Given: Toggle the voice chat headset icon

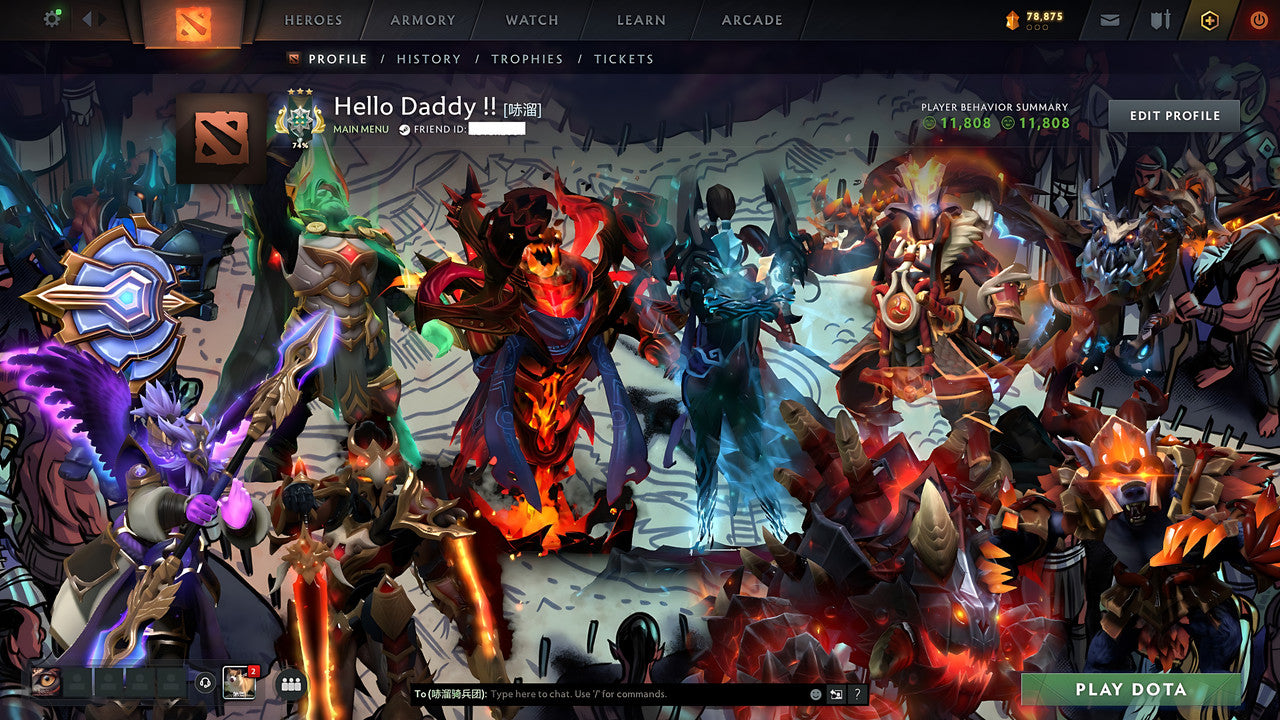Looking at the screenshot, I should click(x=205, y=682).
